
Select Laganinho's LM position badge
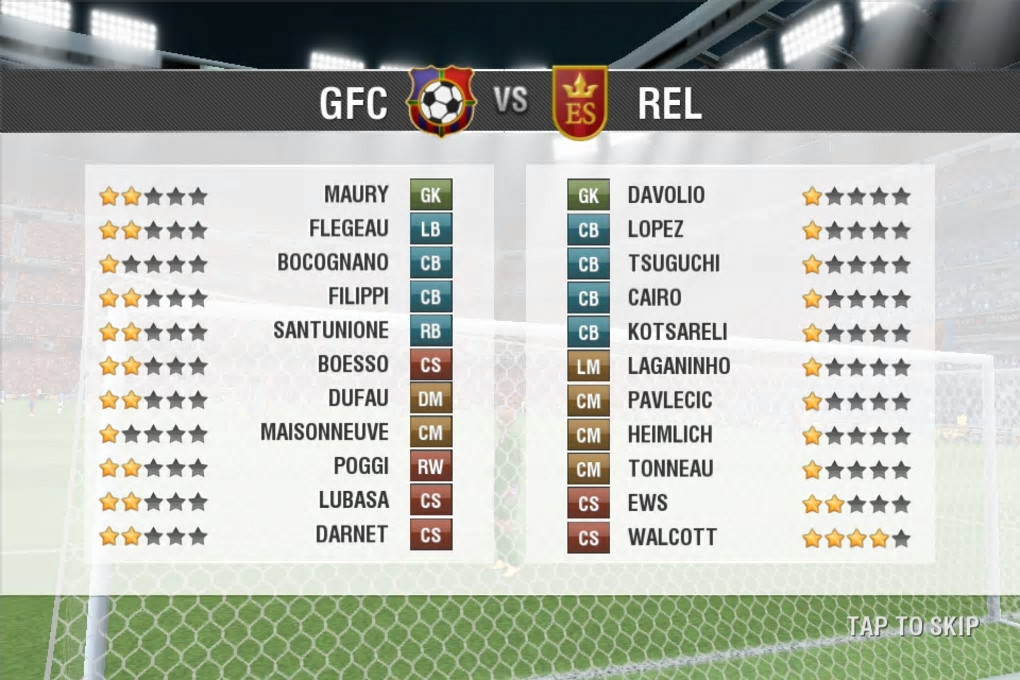(x=588, y=367)
